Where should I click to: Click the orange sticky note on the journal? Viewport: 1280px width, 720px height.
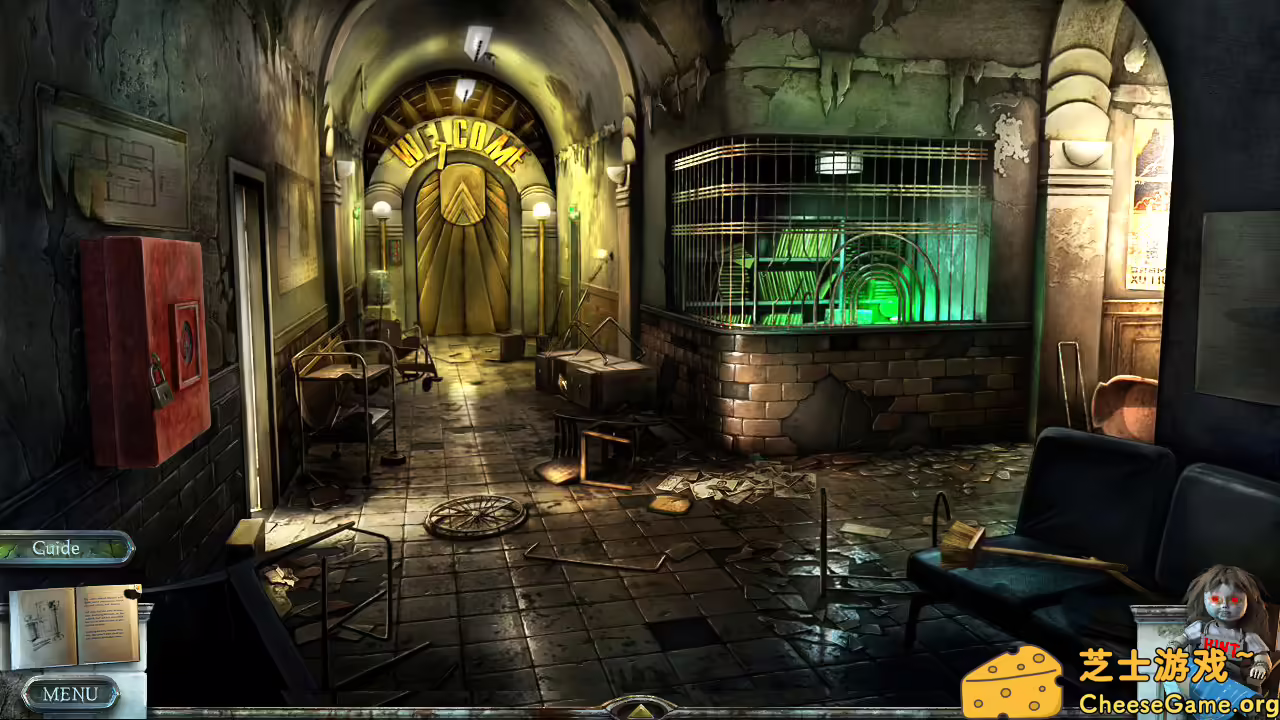point(137,587)
